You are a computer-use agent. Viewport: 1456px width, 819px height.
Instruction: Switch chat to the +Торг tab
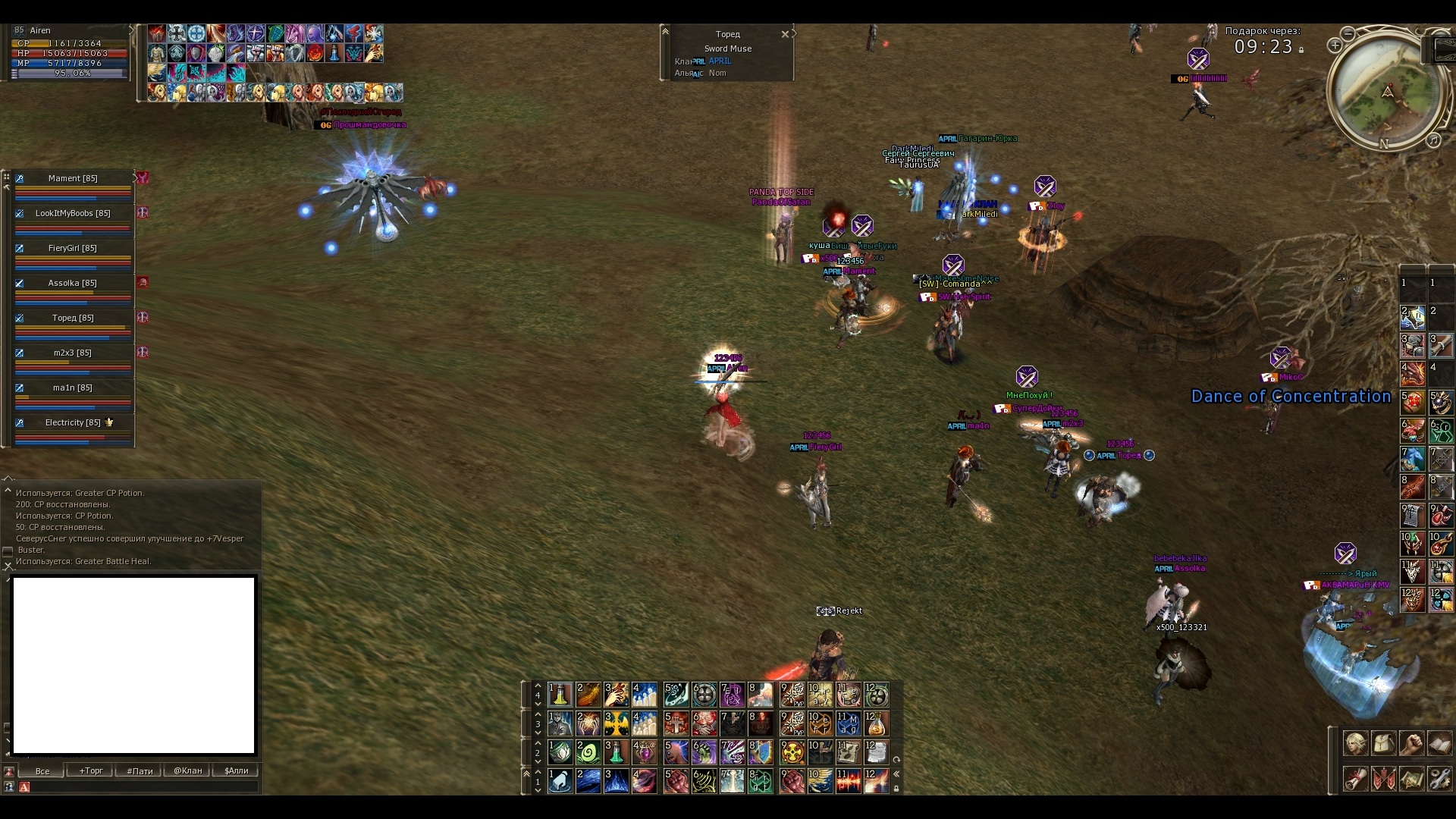[91, 770]
